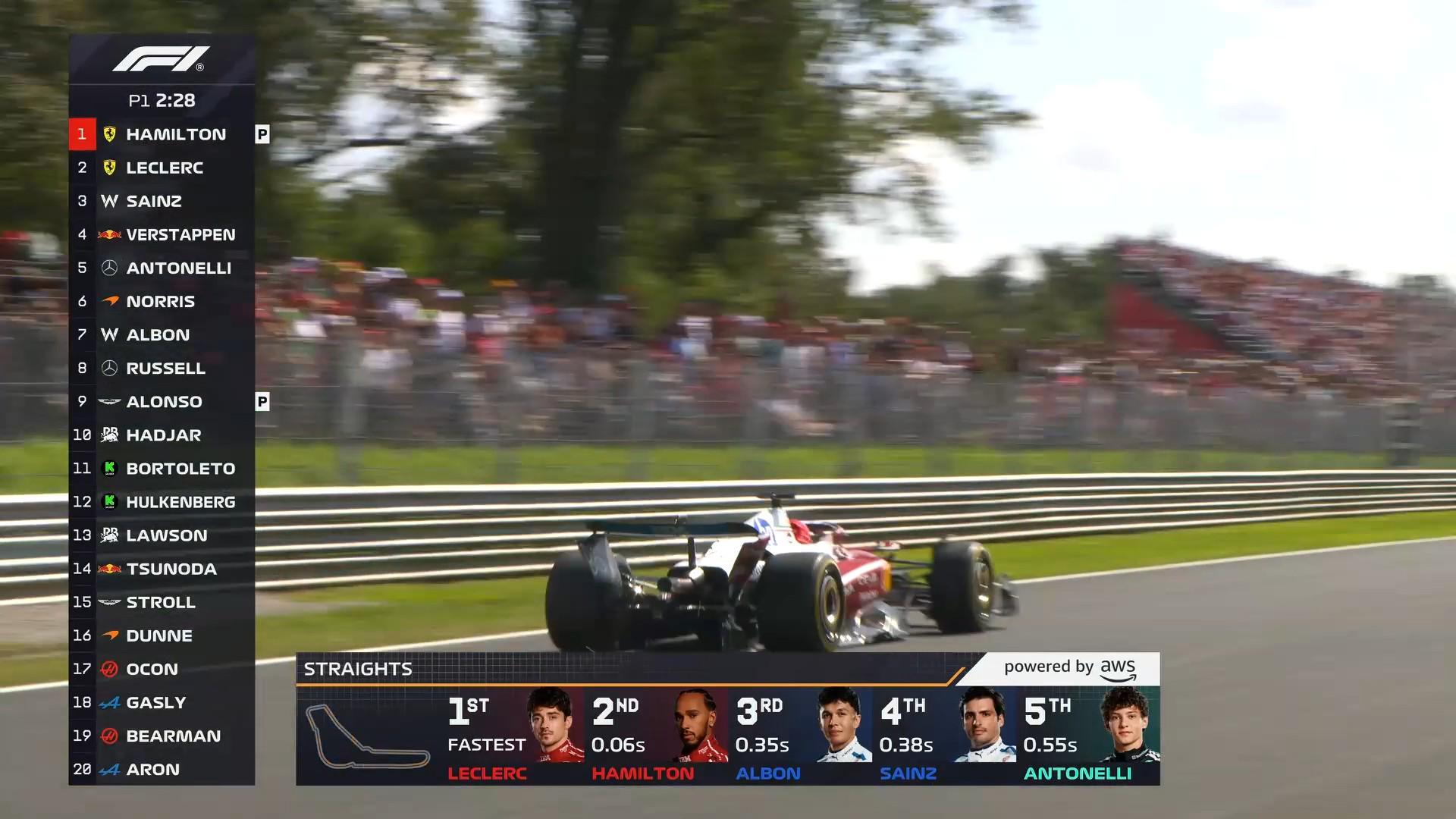Choose Antonelli's 5th place straights card

[x=1089, y=736]
